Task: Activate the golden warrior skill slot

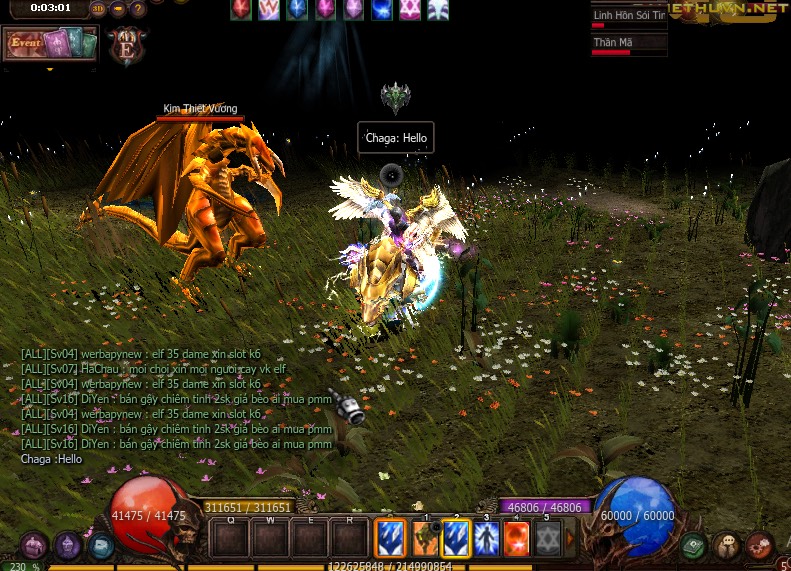Action: [426, 538]
